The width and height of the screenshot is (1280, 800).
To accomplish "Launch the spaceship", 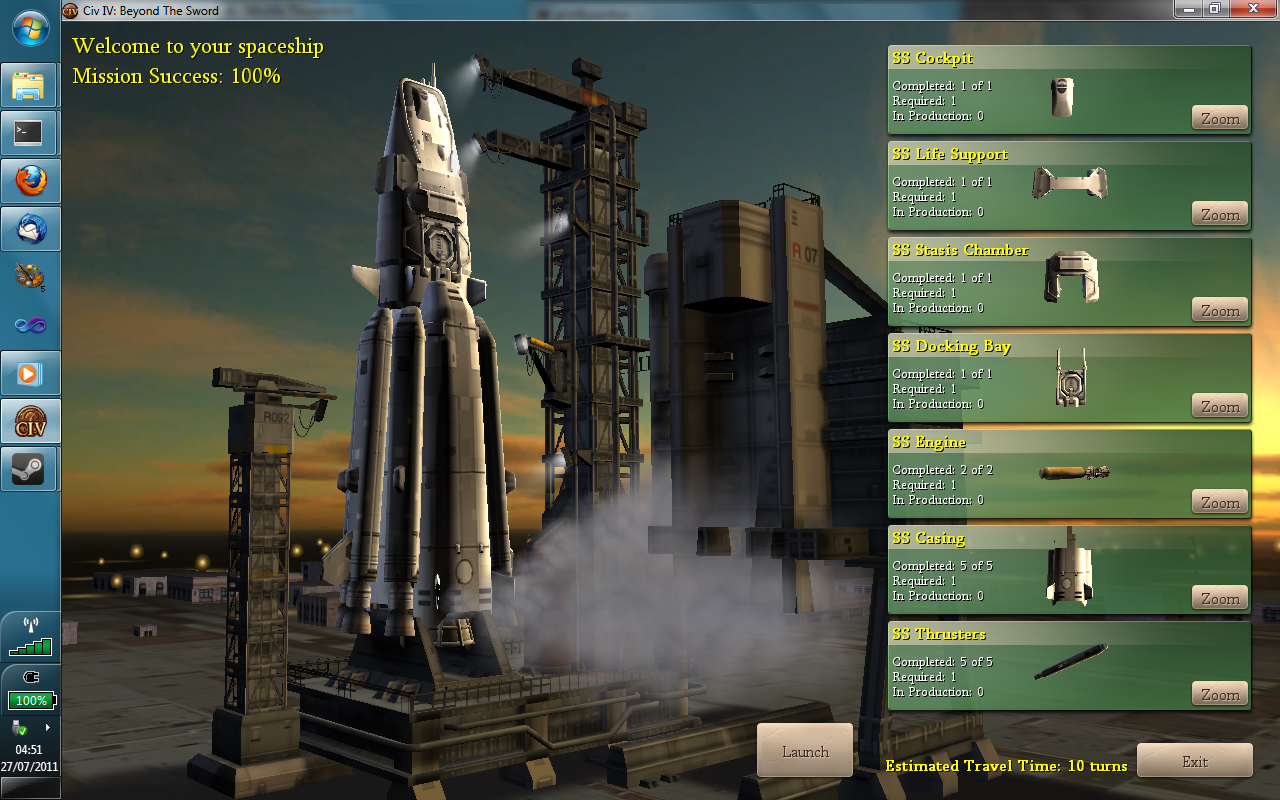I will (x=805, y=751).
